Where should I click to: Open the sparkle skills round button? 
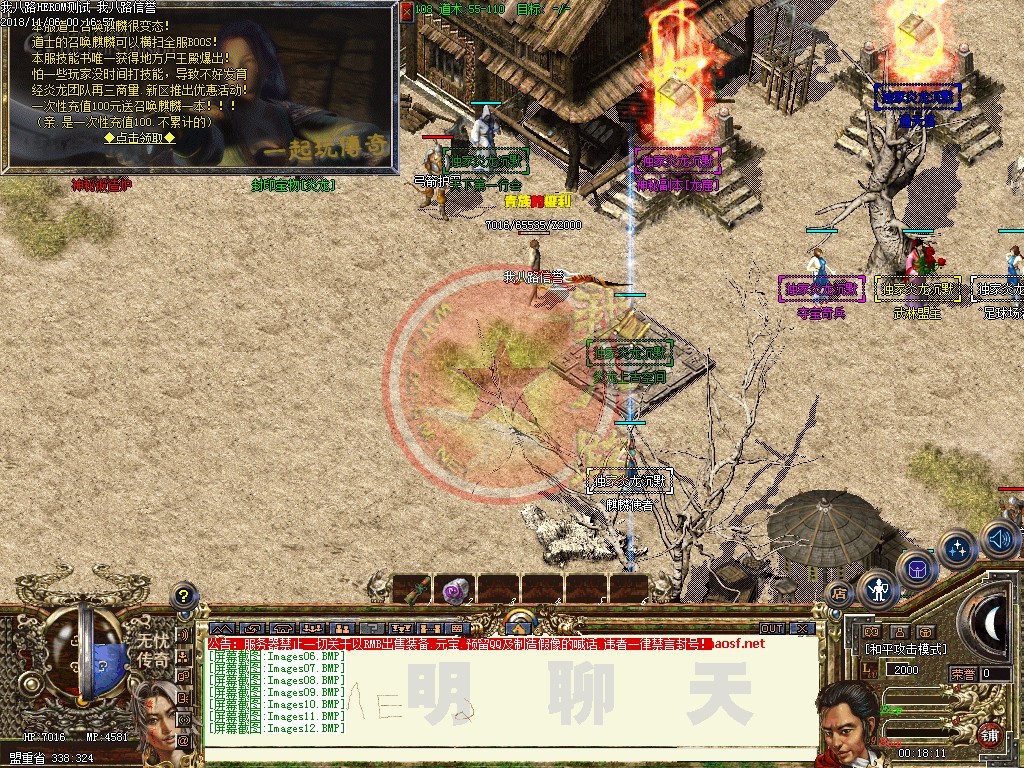pyautogui.click(x=958, y=548)
